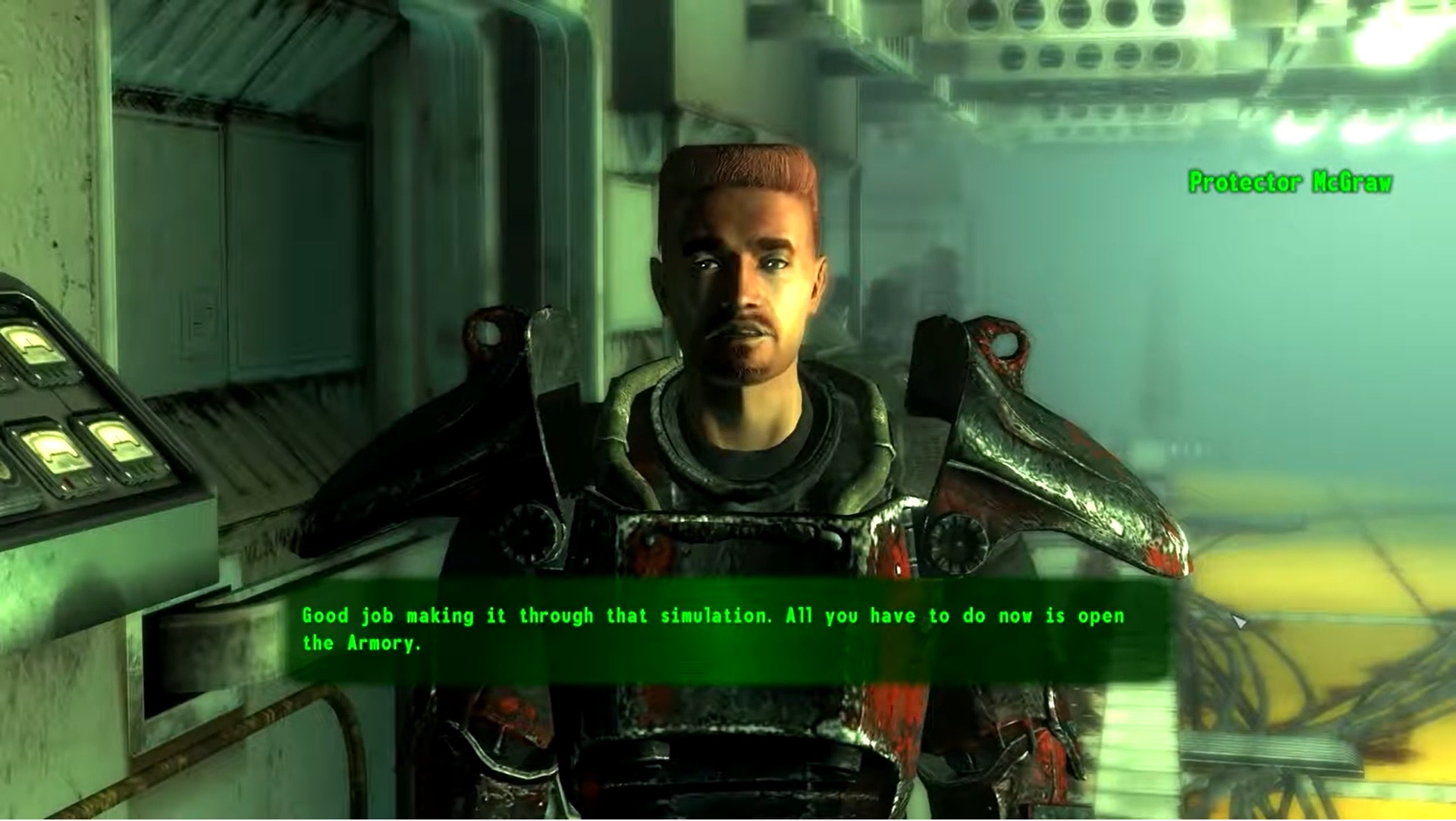This screenshot has width=1456, height=821.
Task: Click the rightmost gauge on the console bank
Action: tap(120, 442)
